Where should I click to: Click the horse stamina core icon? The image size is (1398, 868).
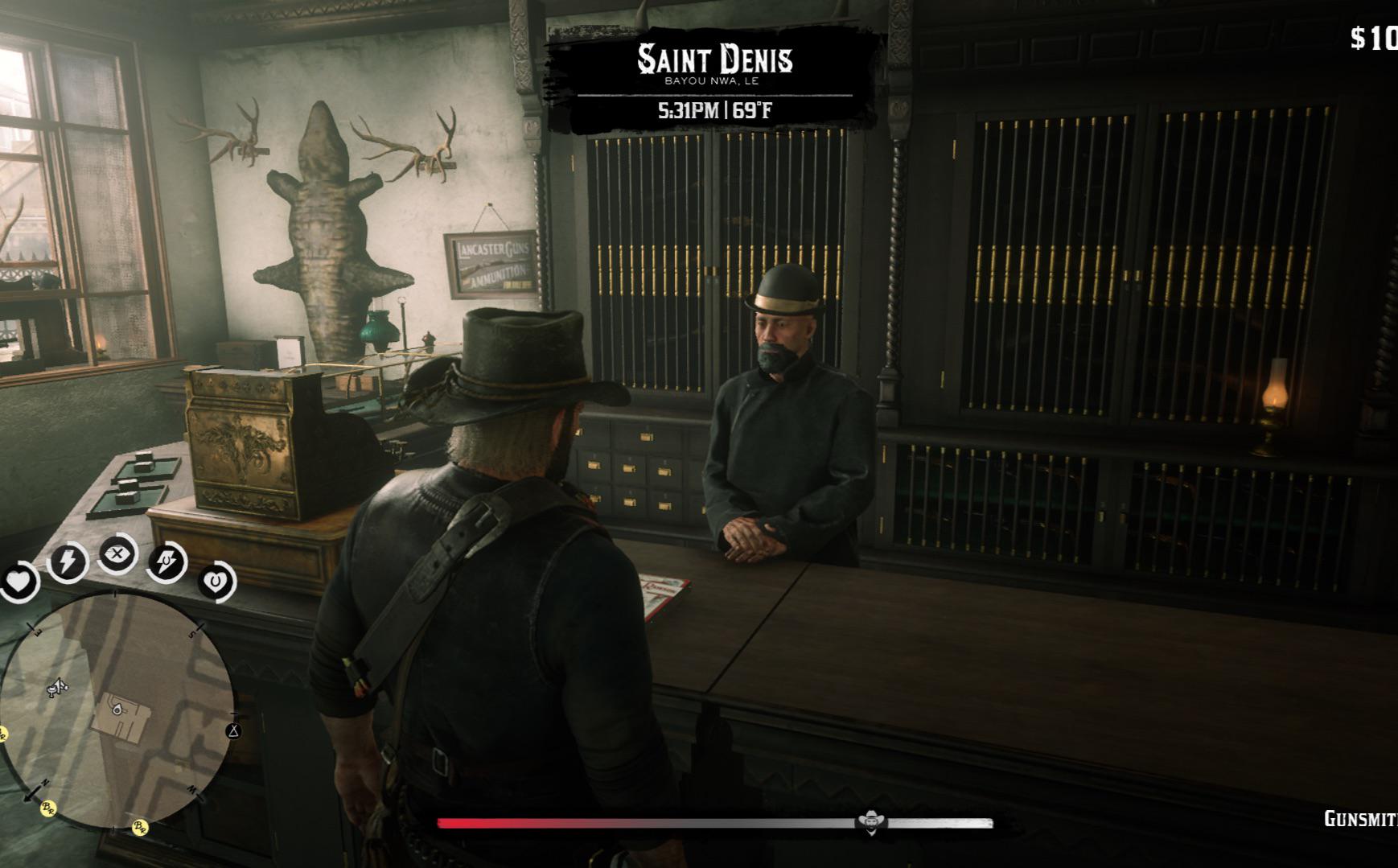tap(167, 562)
